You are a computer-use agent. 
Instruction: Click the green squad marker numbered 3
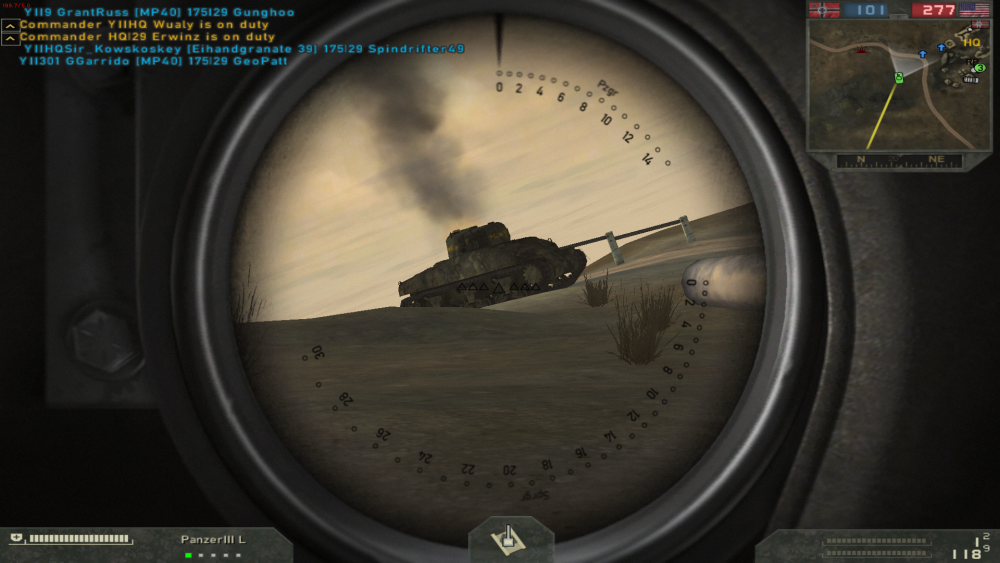click(x=980, y=68)
